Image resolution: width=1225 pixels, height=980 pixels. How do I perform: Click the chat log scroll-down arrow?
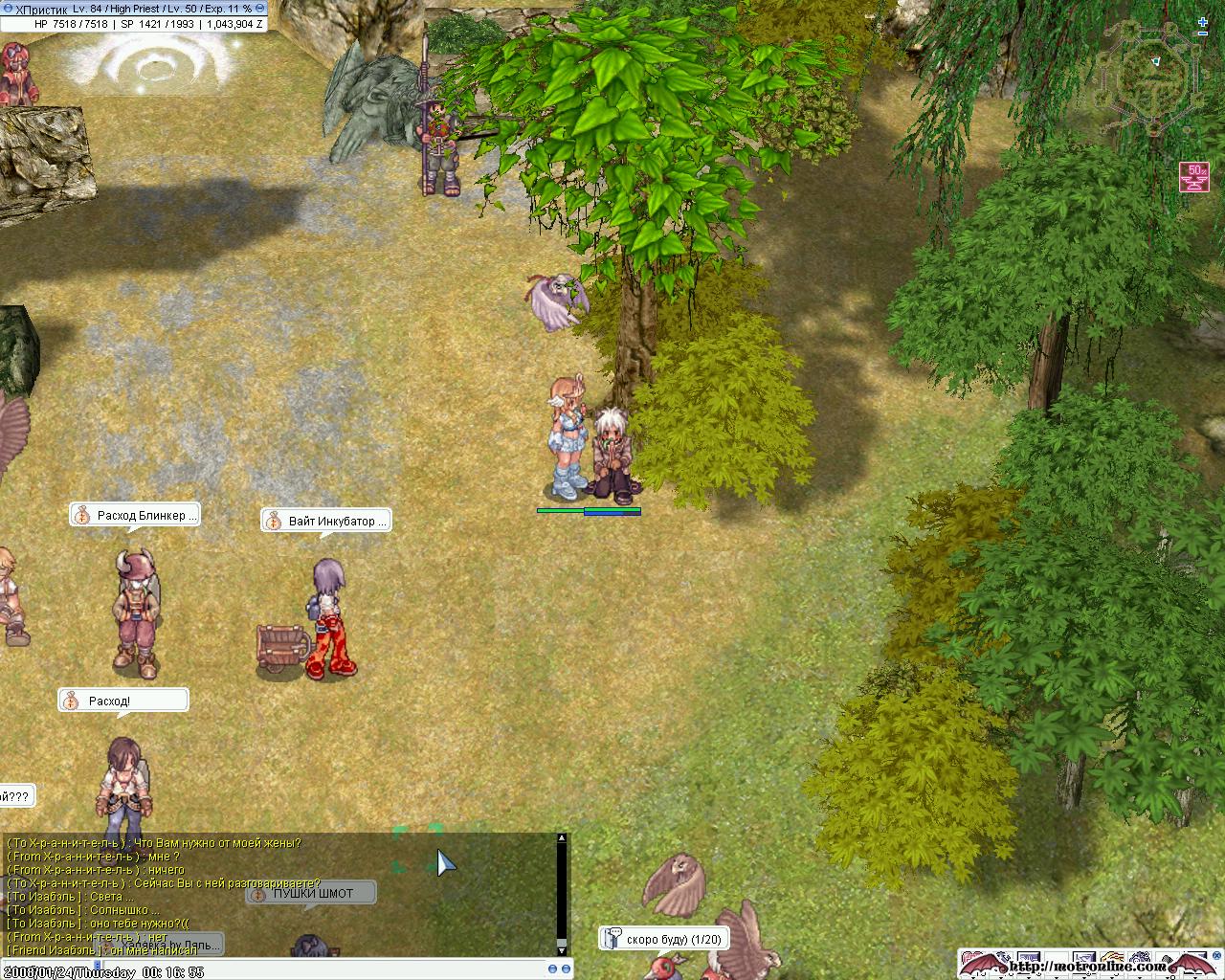(562, 949)
